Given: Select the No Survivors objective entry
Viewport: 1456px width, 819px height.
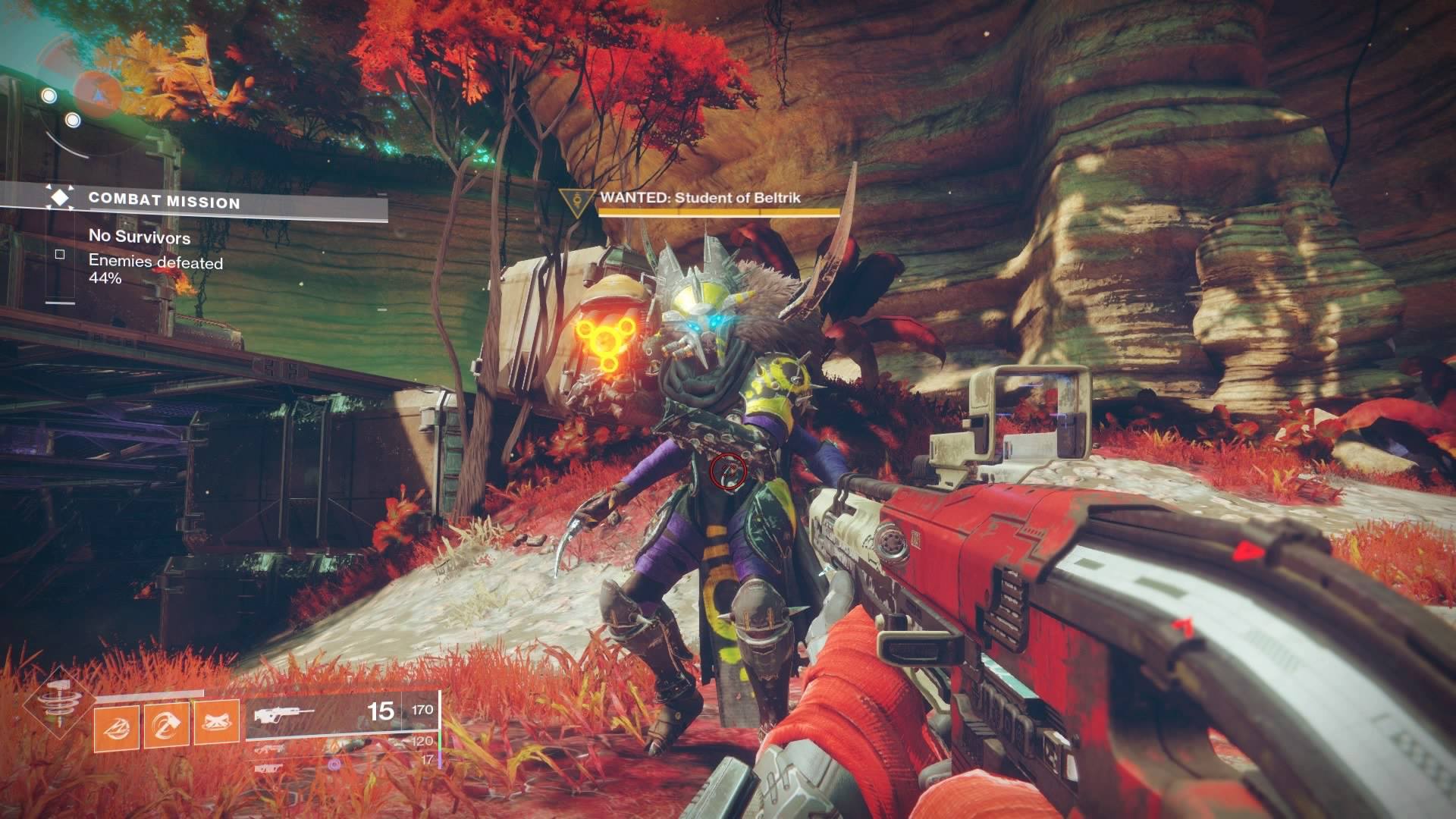Looking at the screenshot, I should click(x=140, y=237).
